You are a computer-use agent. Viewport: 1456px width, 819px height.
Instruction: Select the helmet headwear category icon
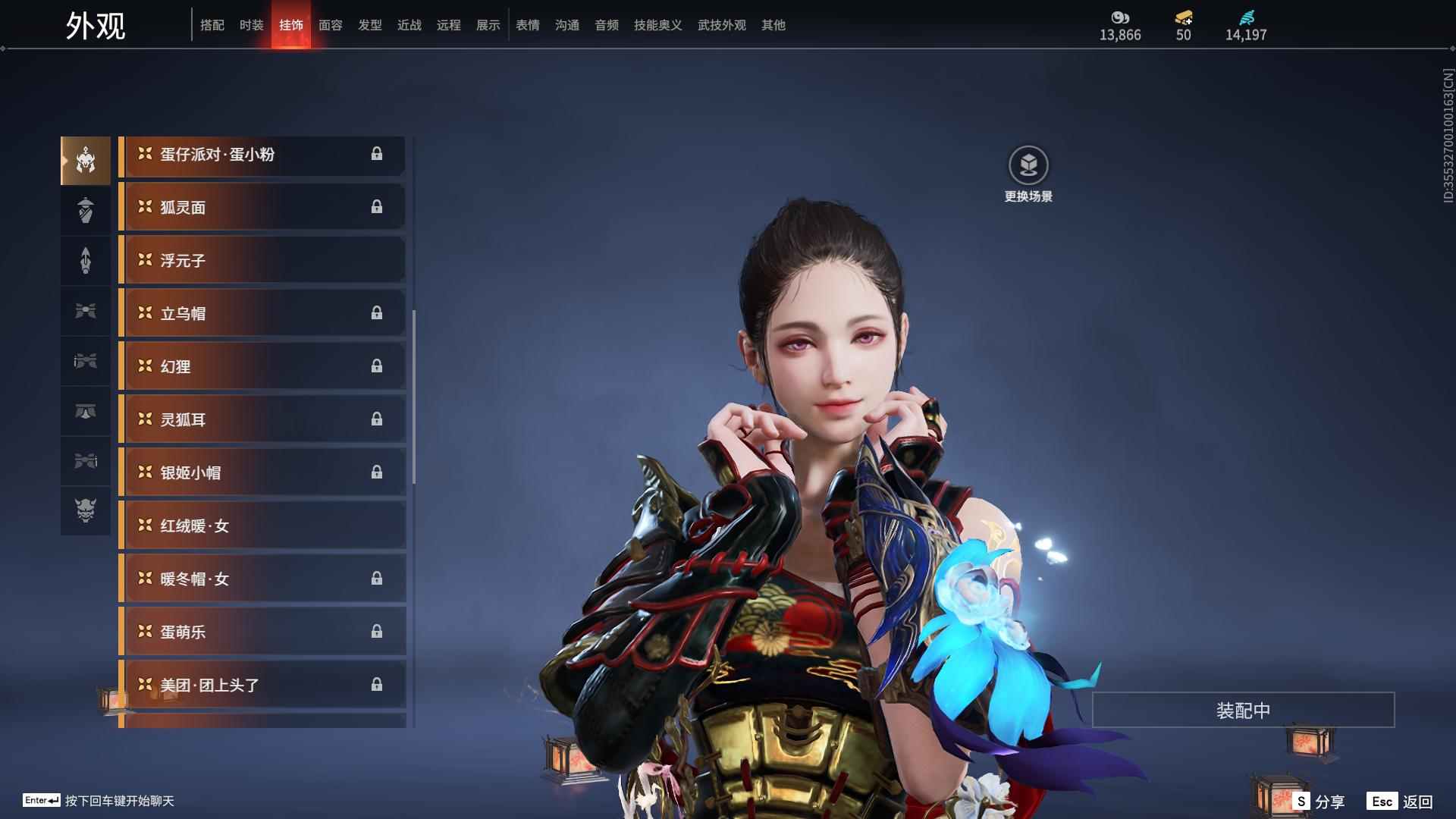click(86, 161)
